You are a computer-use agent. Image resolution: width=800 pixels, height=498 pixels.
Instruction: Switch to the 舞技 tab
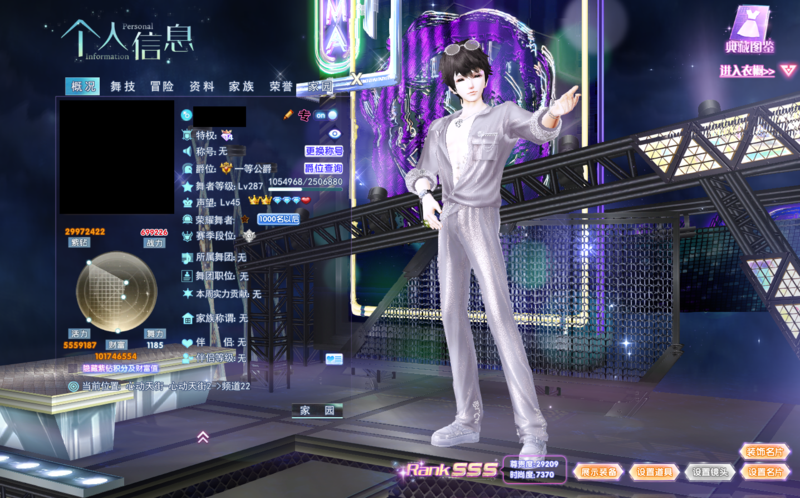pos(123,87)
